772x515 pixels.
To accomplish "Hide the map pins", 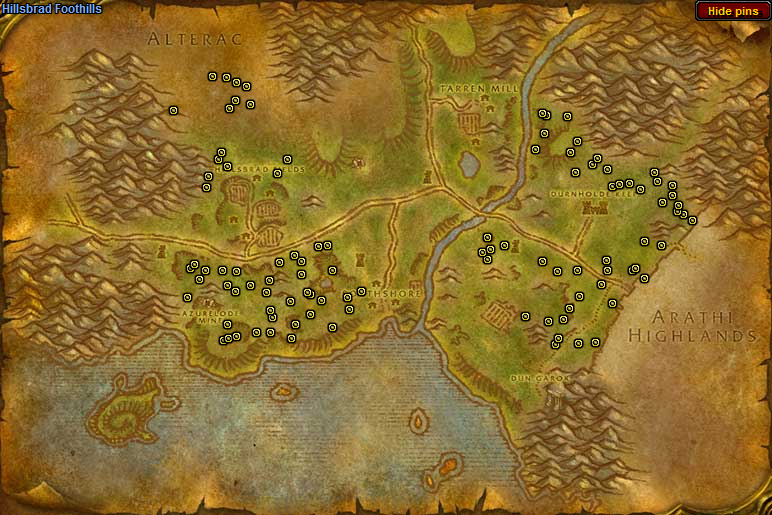I will [x=732, y=11].
